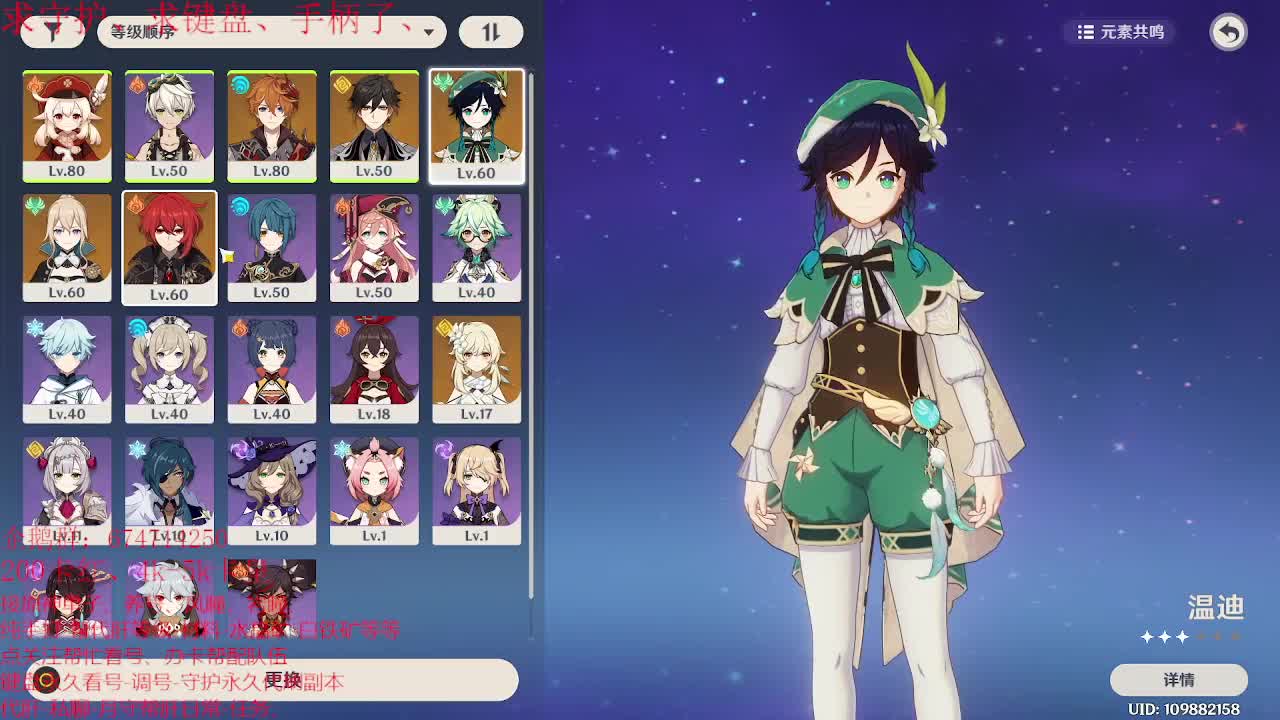Open the 详情 details for Venti
The height and width of the screenshot is (720, 1280).
coord(1178,680)
